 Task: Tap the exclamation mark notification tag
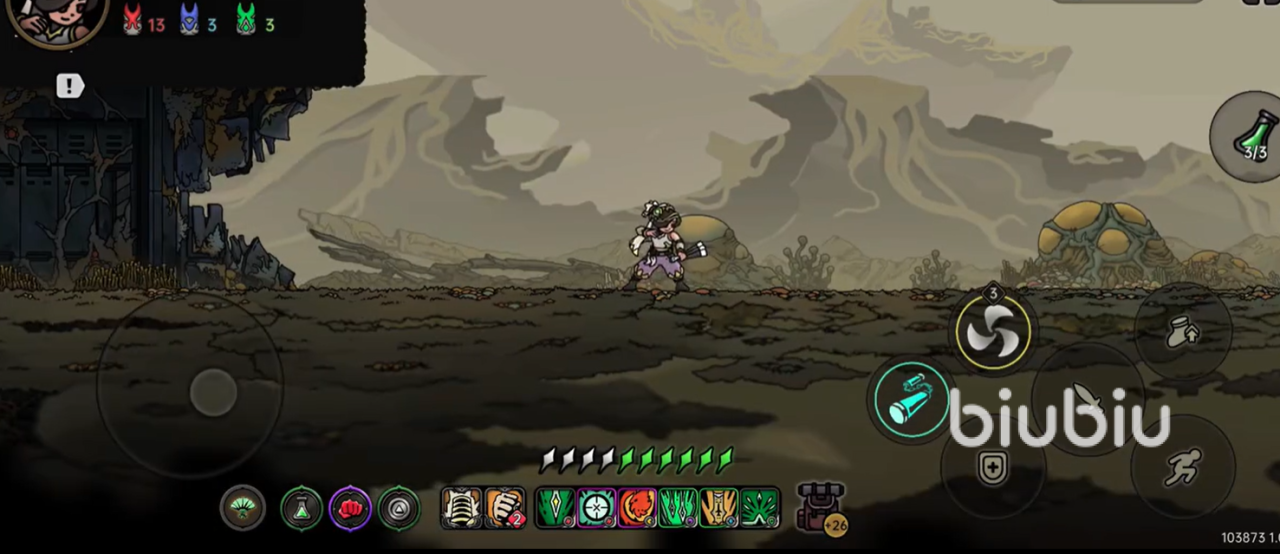(x=69, y=86)
